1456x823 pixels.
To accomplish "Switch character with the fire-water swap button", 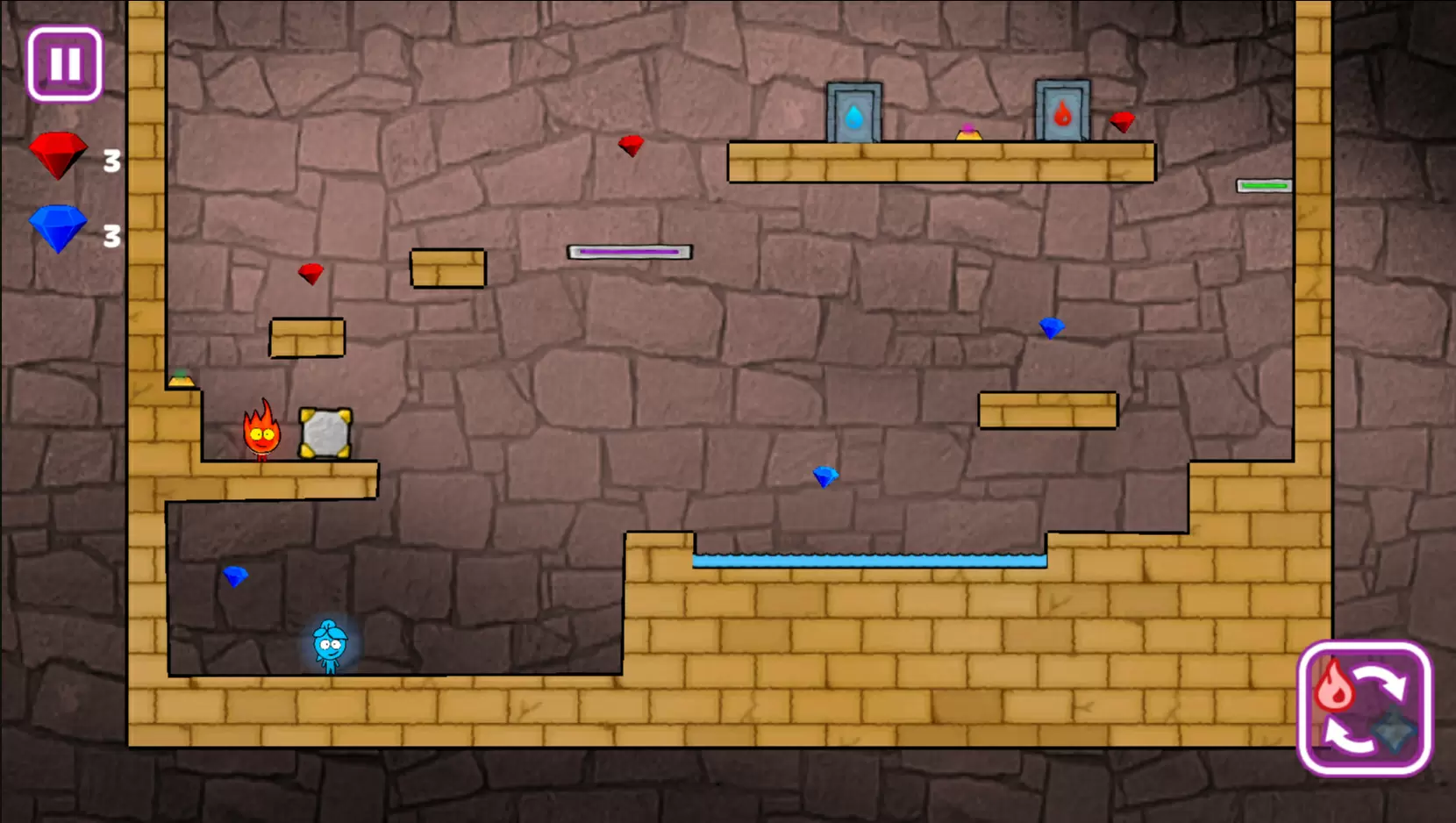I will click(1364, 709).
